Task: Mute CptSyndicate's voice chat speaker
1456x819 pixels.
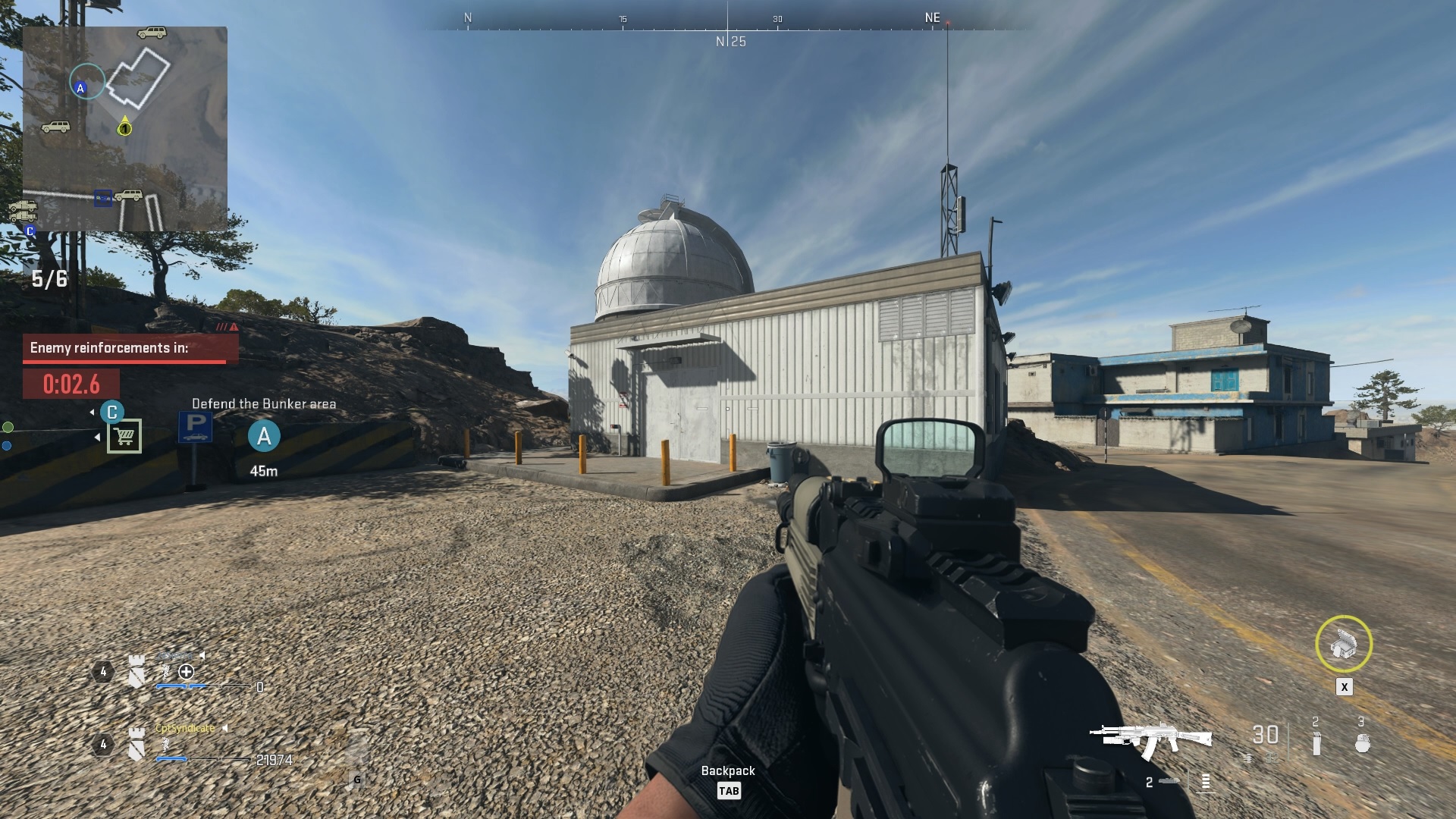Action: [225, 729]
